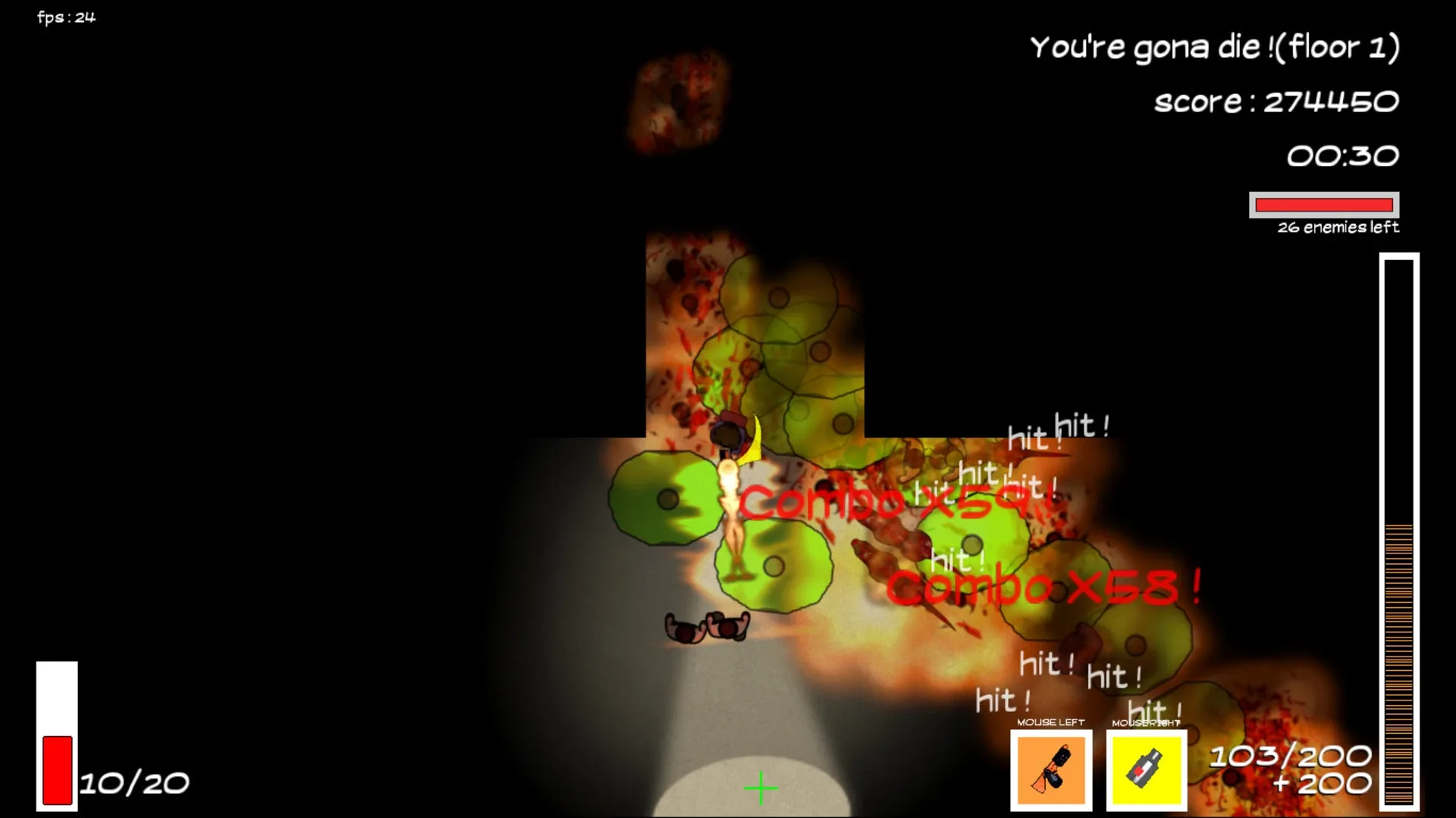Click the You're gona die floor 1 title
1456x818 pixels.
point(1216,45)
